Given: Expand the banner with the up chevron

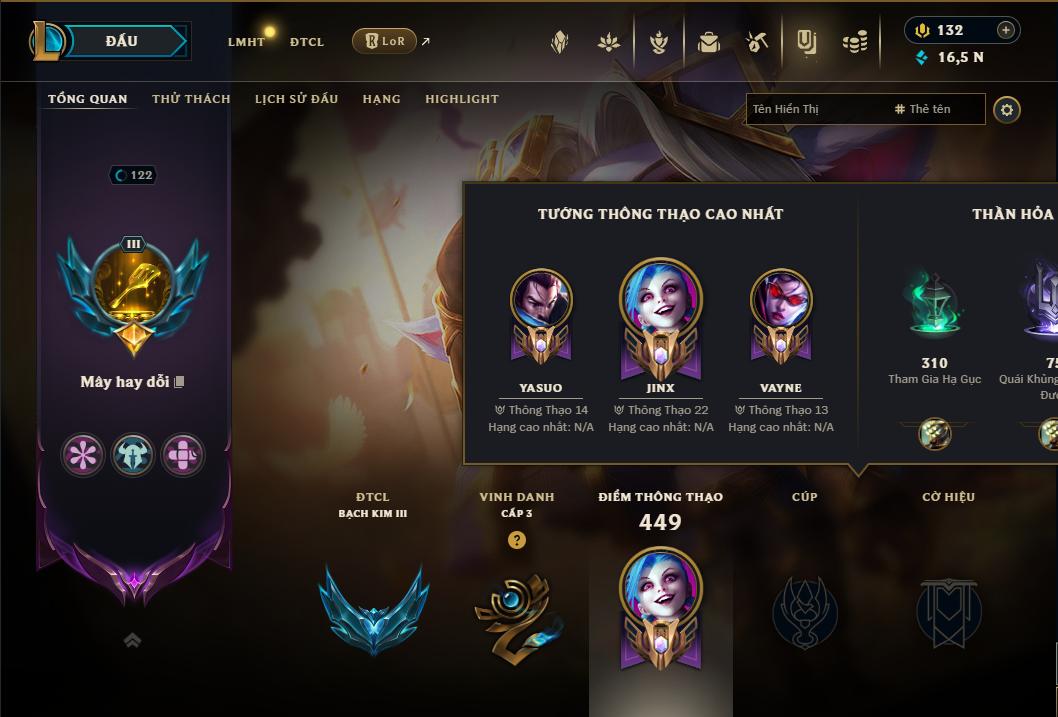Looking at the screenshot, I should (x=132, y=640).
